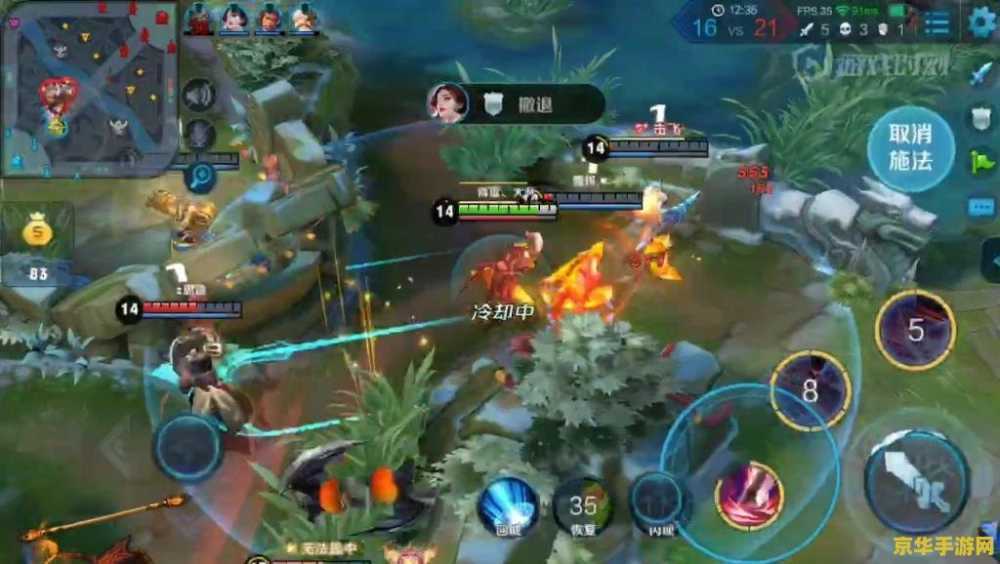1000x564 pixels.
Task: Tap the blue magnifier icon
Action: point(200,178)
